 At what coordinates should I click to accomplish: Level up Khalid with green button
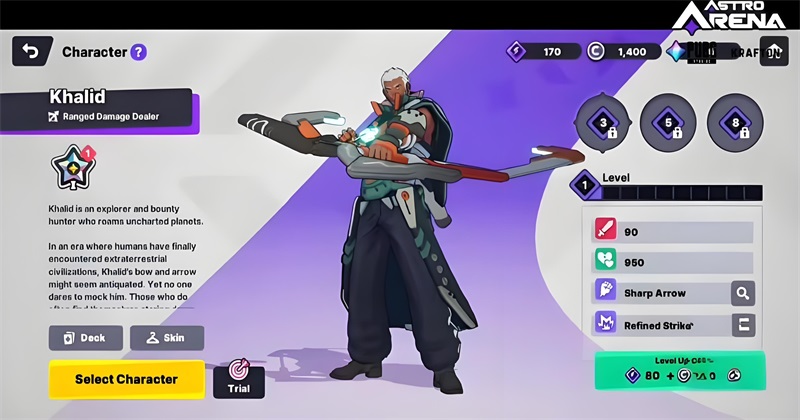tap(679, 369)
